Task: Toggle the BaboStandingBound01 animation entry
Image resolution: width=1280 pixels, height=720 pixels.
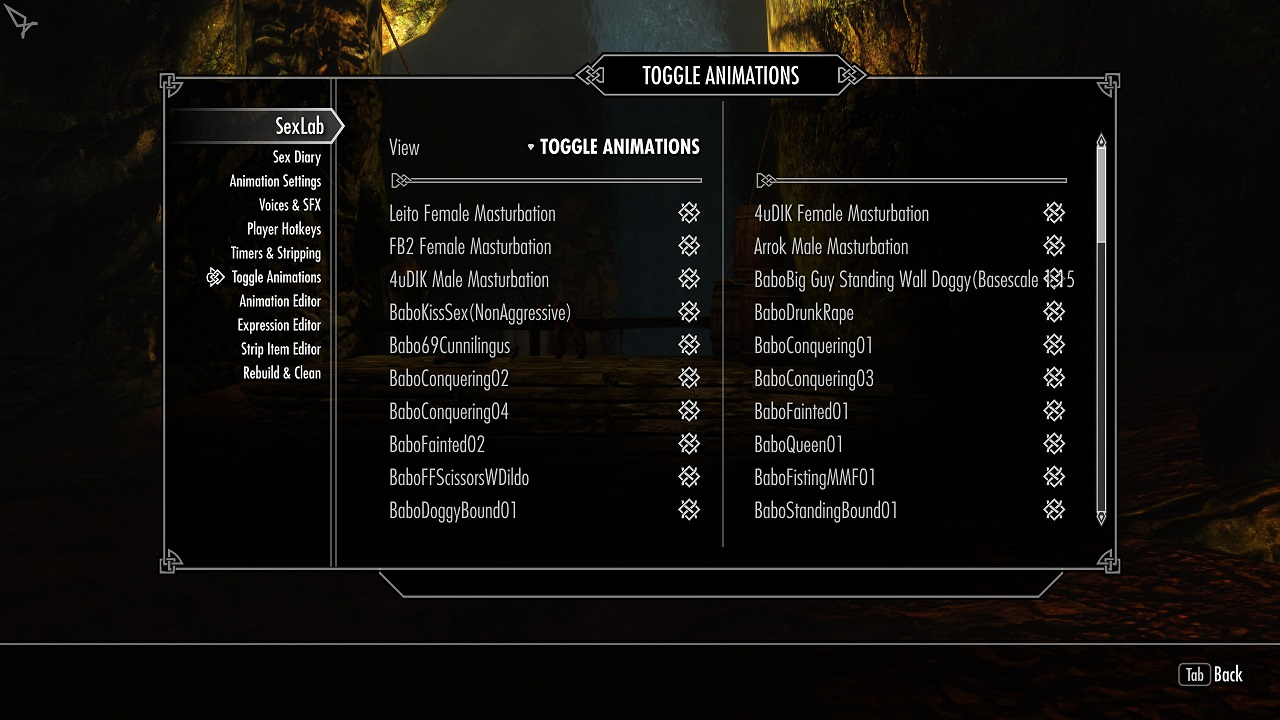Action: point(1054,510)
